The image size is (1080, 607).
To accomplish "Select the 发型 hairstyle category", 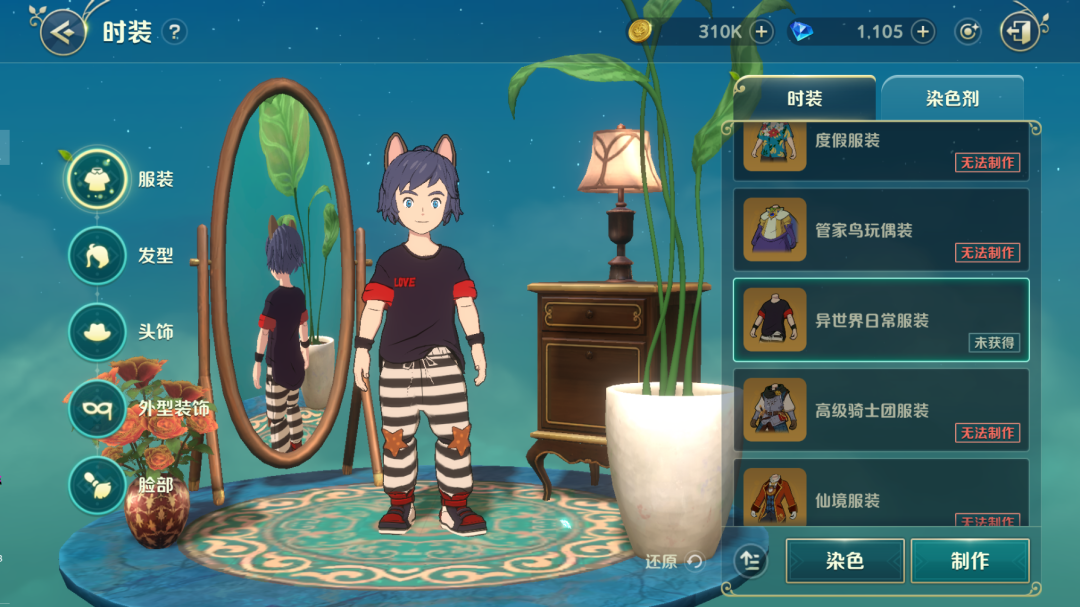I will click(x=97, y=255).
